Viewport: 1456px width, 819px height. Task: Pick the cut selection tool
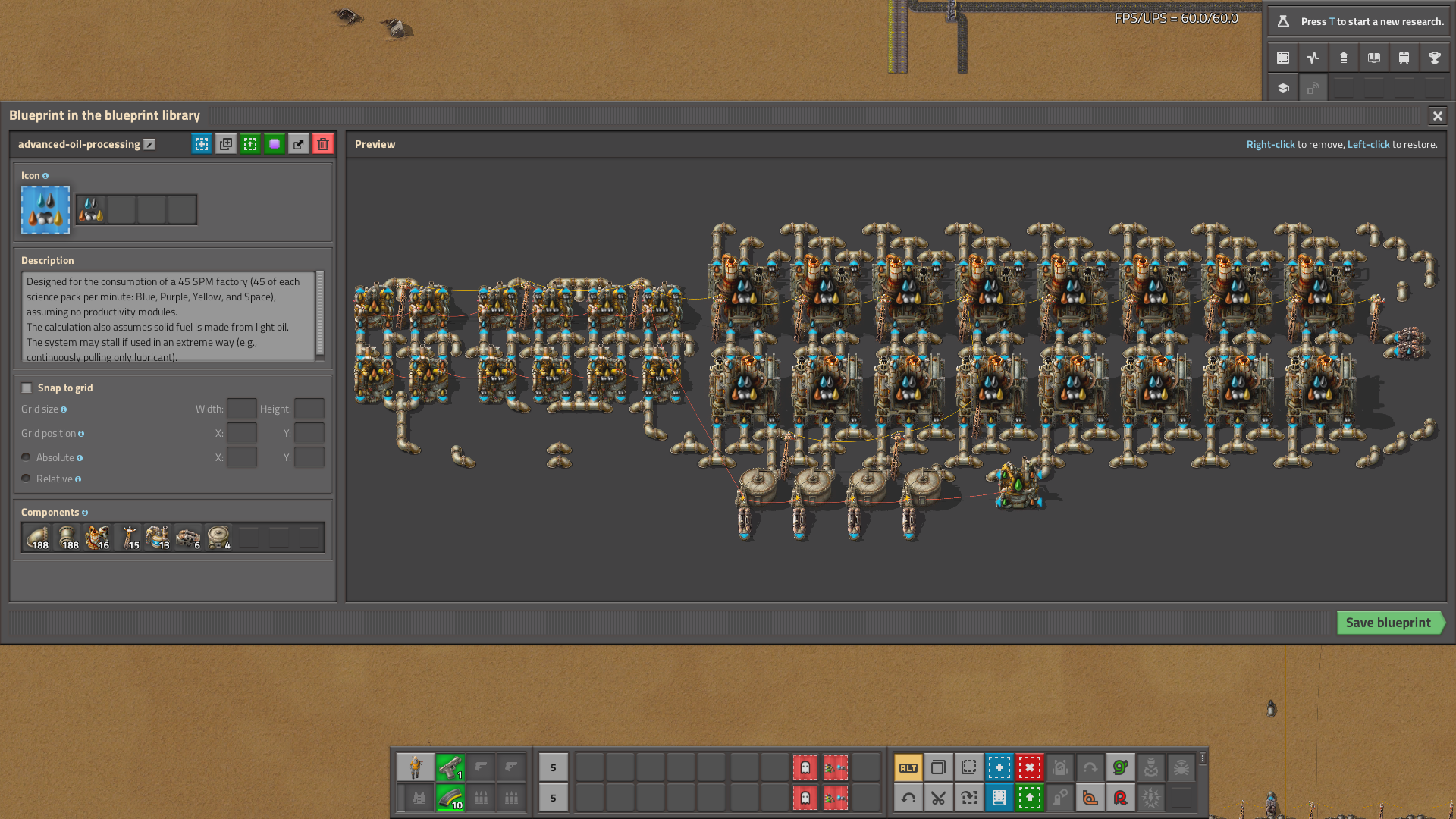tap(938, 798)
